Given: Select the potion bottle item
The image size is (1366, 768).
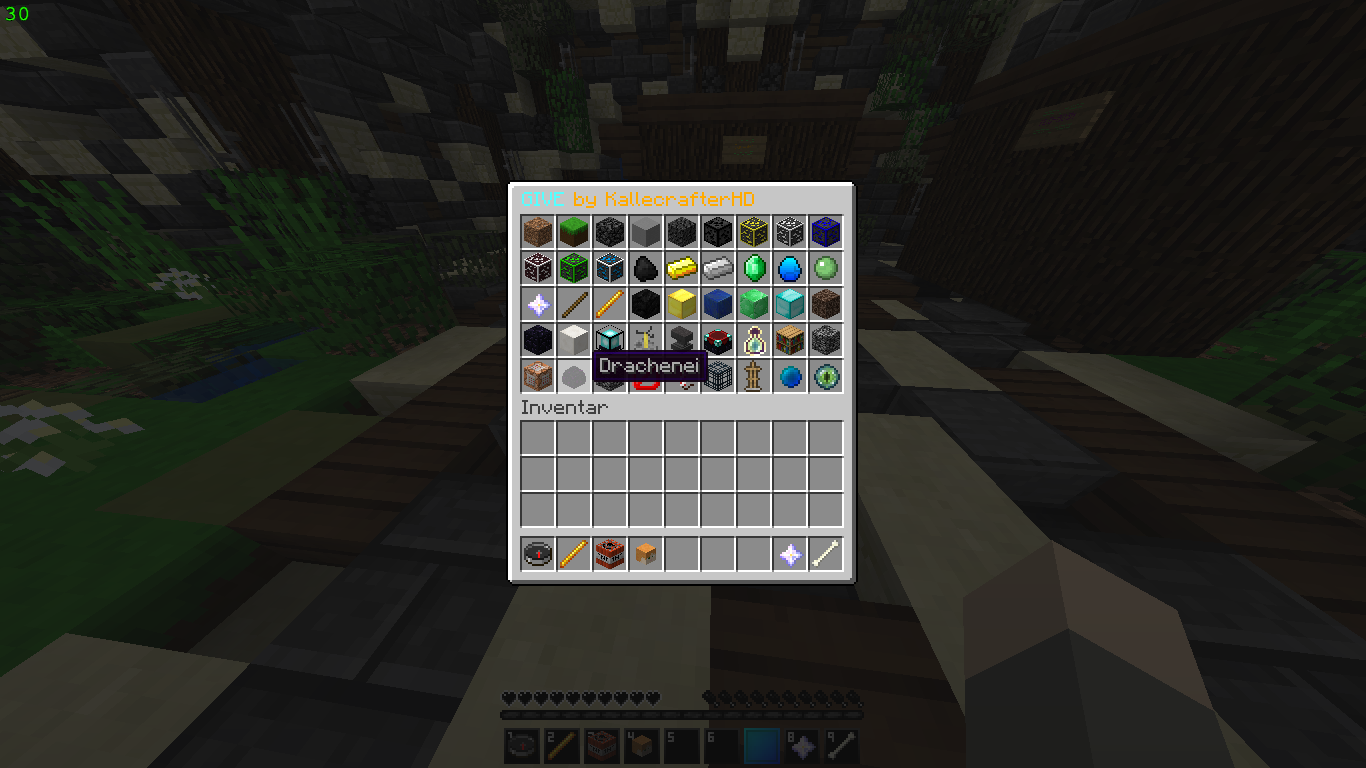Looking at the screenshot, I should 754,340.
